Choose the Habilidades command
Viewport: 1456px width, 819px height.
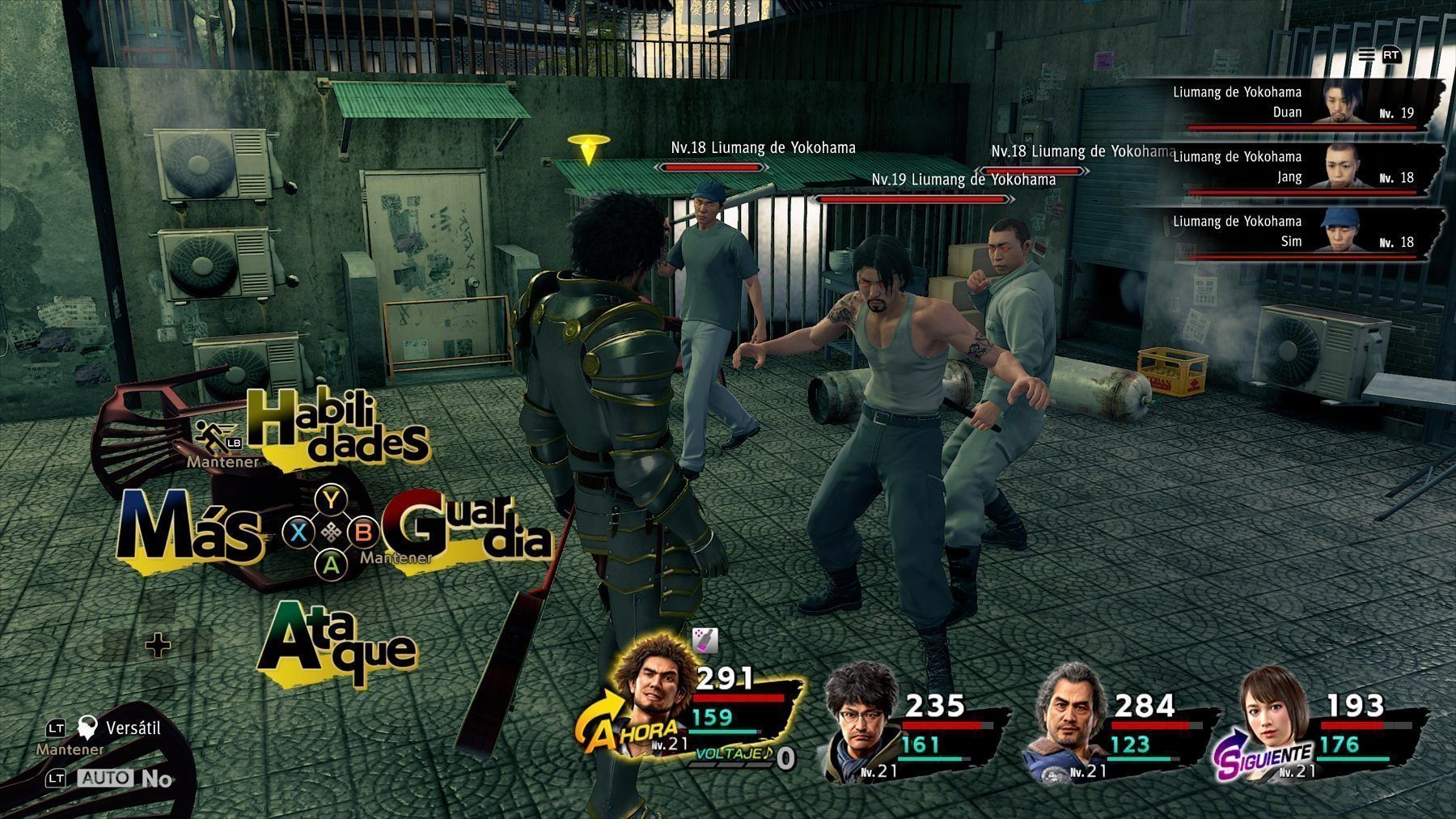[x=336, y=427]
